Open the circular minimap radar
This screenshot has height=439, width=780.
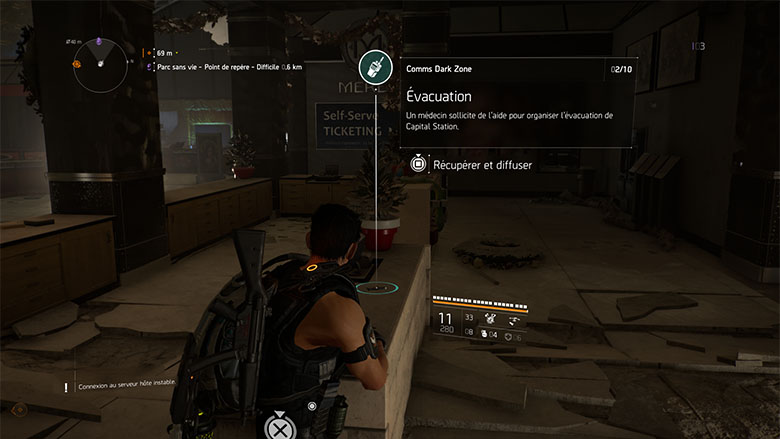point(102,63)
